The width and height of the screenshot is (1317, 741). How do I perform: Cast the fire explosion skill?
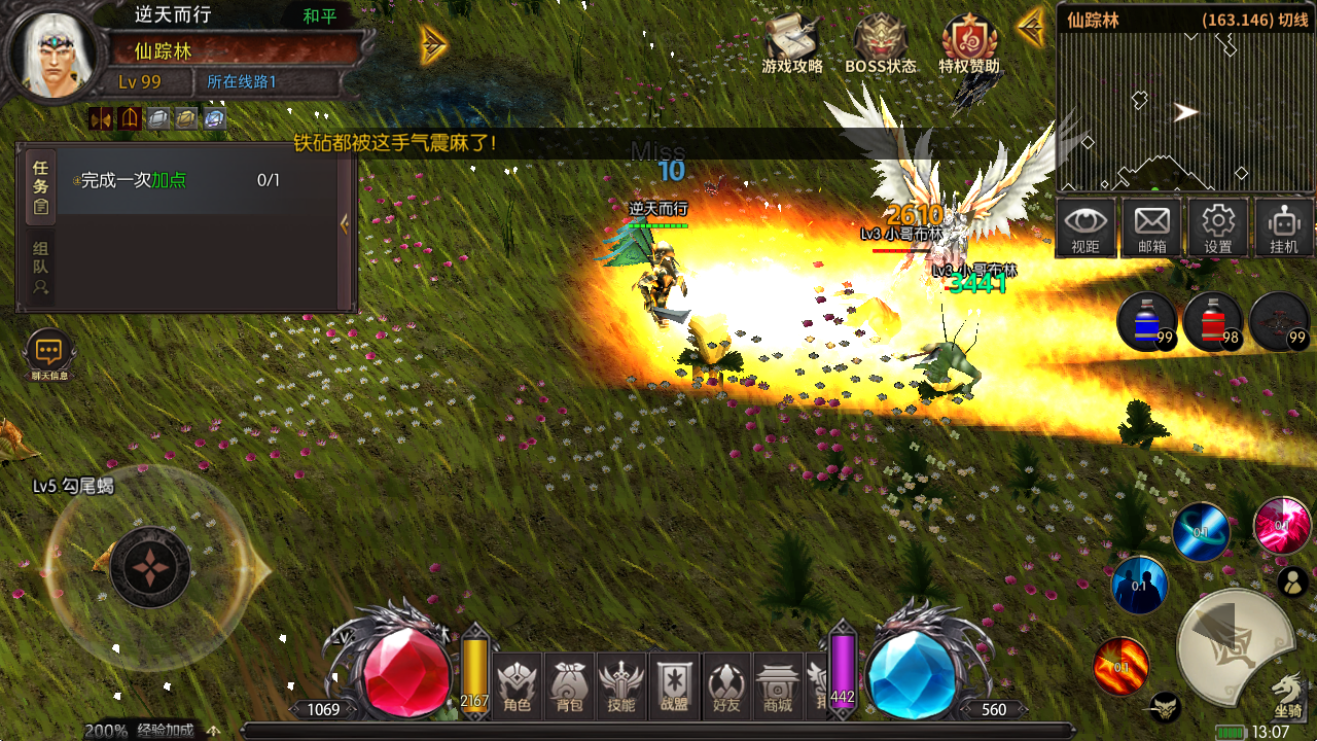1121,665
